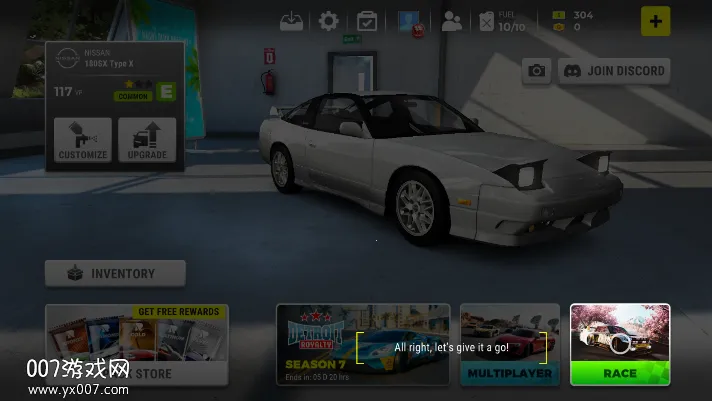Open the settings gear icon

click(328, 20)
